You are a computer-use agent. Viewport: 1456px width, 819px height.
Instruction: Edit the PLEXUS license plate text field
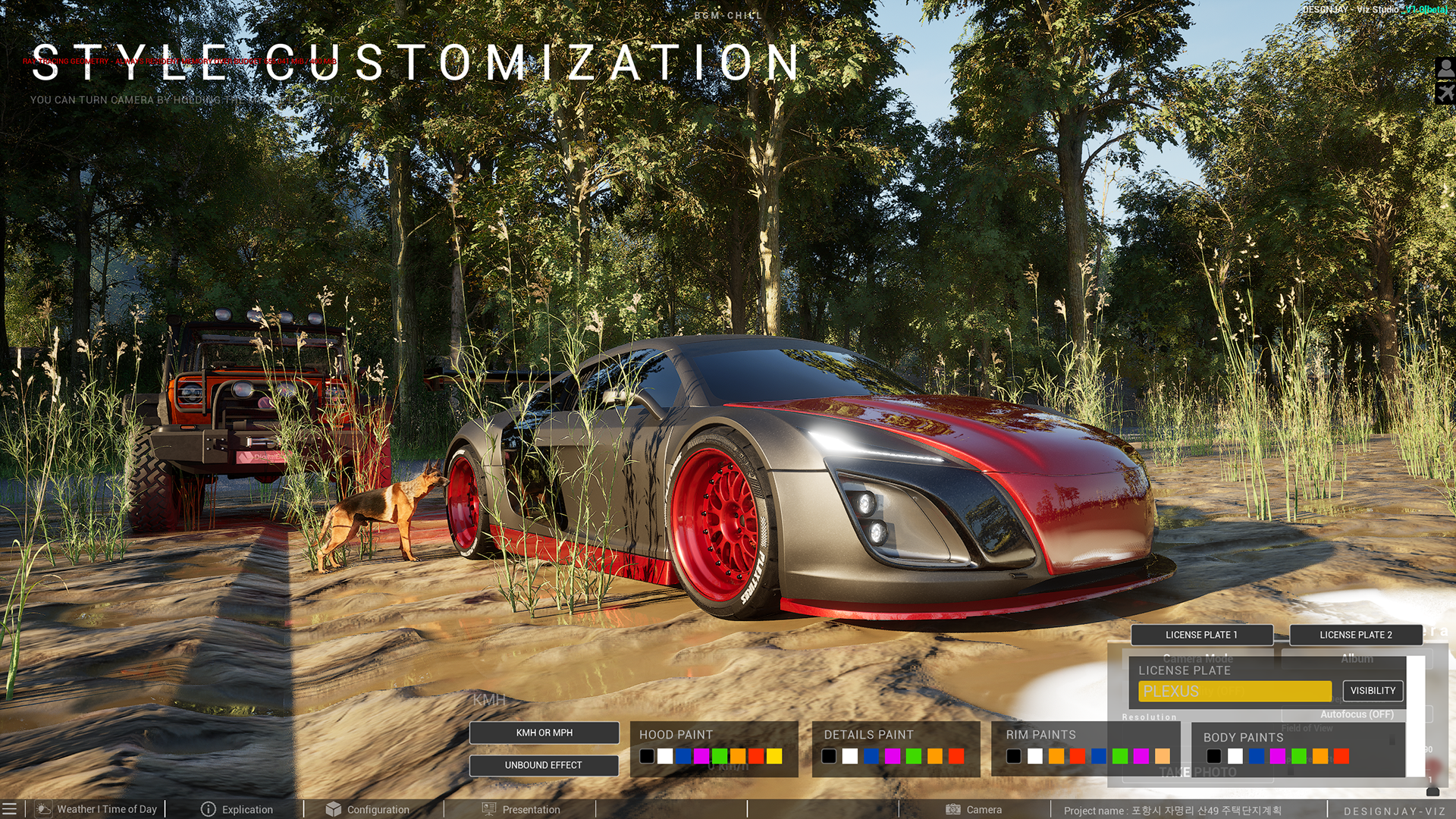click(1235, 692)
